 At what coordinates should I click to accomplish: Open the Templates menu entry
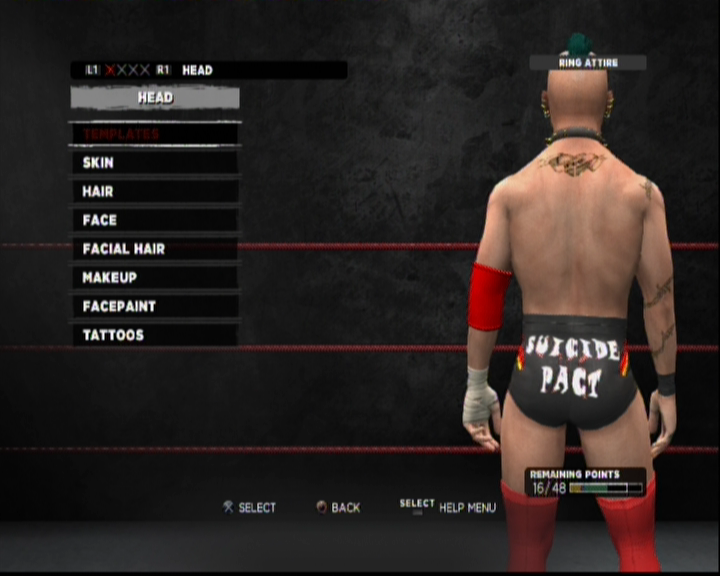pos(154,134)
